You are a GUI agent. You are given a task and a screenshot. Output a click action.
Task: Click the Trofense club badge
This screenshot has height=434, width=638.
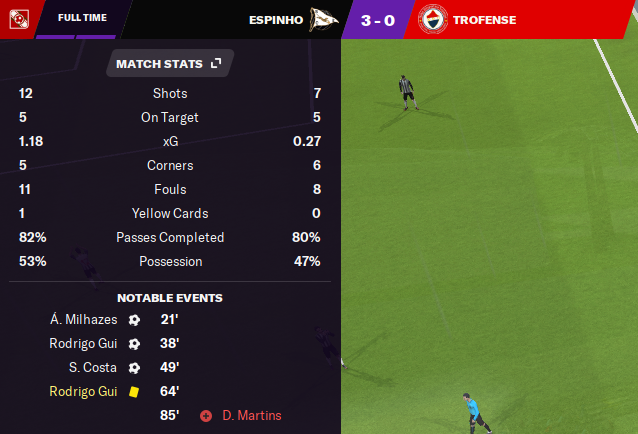coord(432,19)
